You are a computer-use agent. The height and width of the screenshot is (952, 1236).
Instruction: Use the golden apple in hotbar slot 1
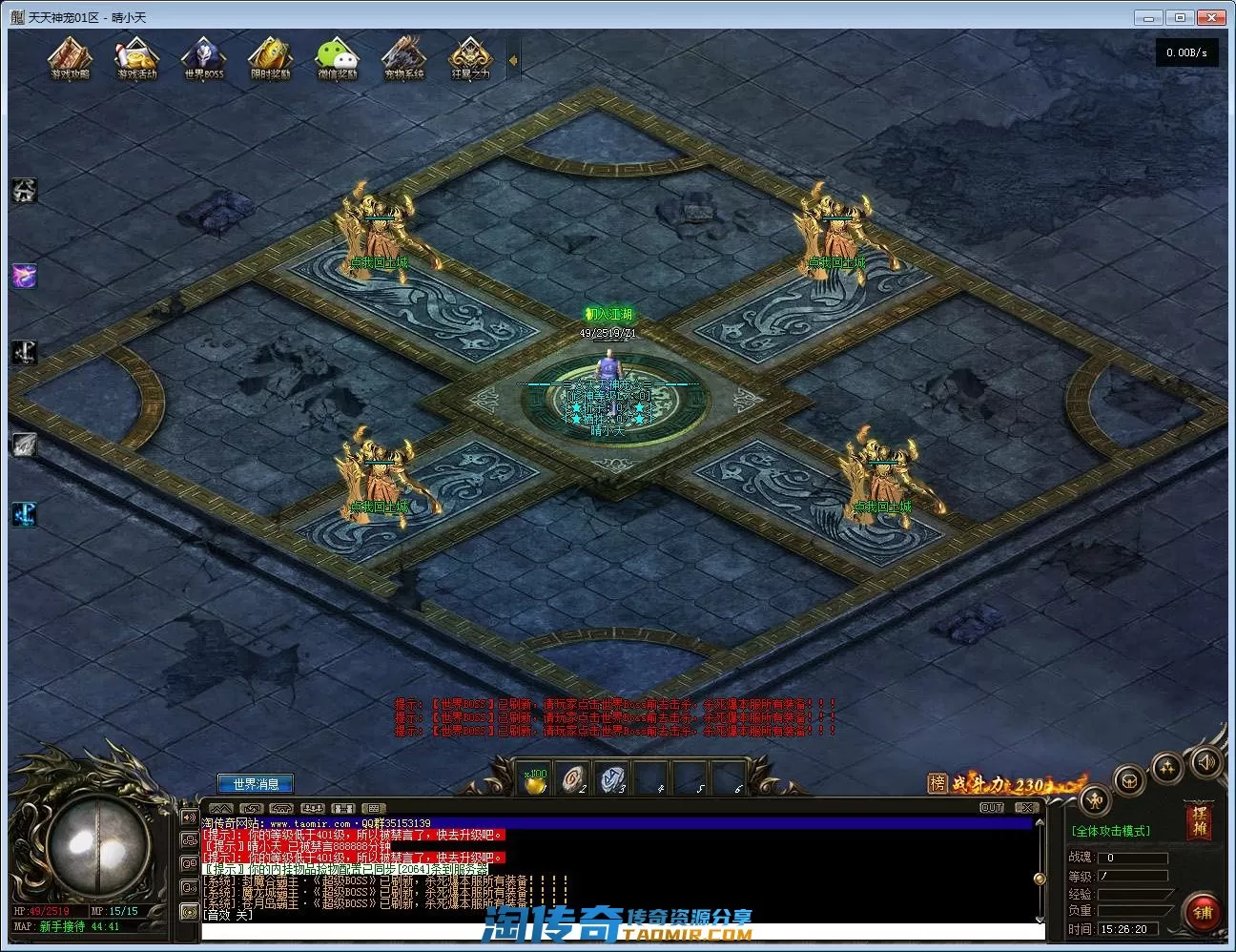[x=536, y=779]
